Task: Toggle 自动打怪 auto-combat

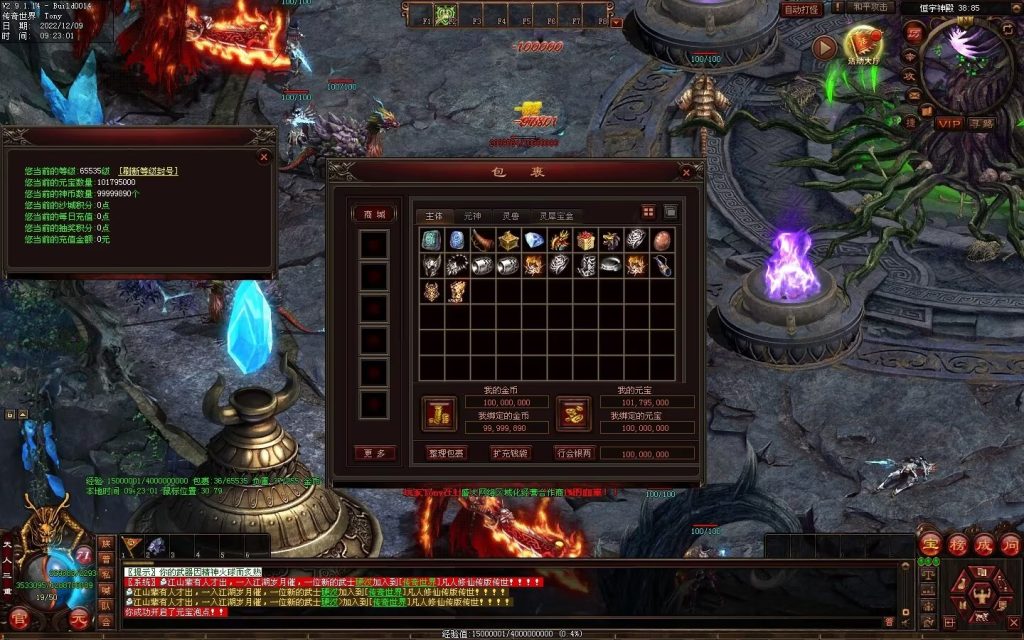Action: click(801, 9)
